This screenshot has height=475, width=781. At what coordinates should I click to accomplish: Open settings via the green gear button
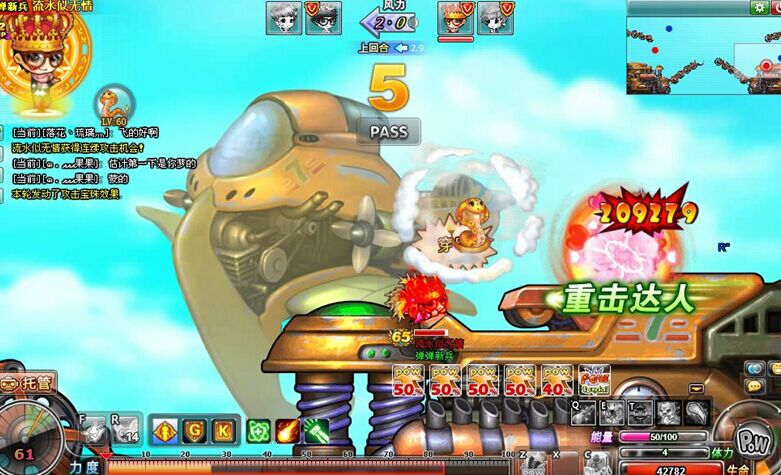pos(761,8)
